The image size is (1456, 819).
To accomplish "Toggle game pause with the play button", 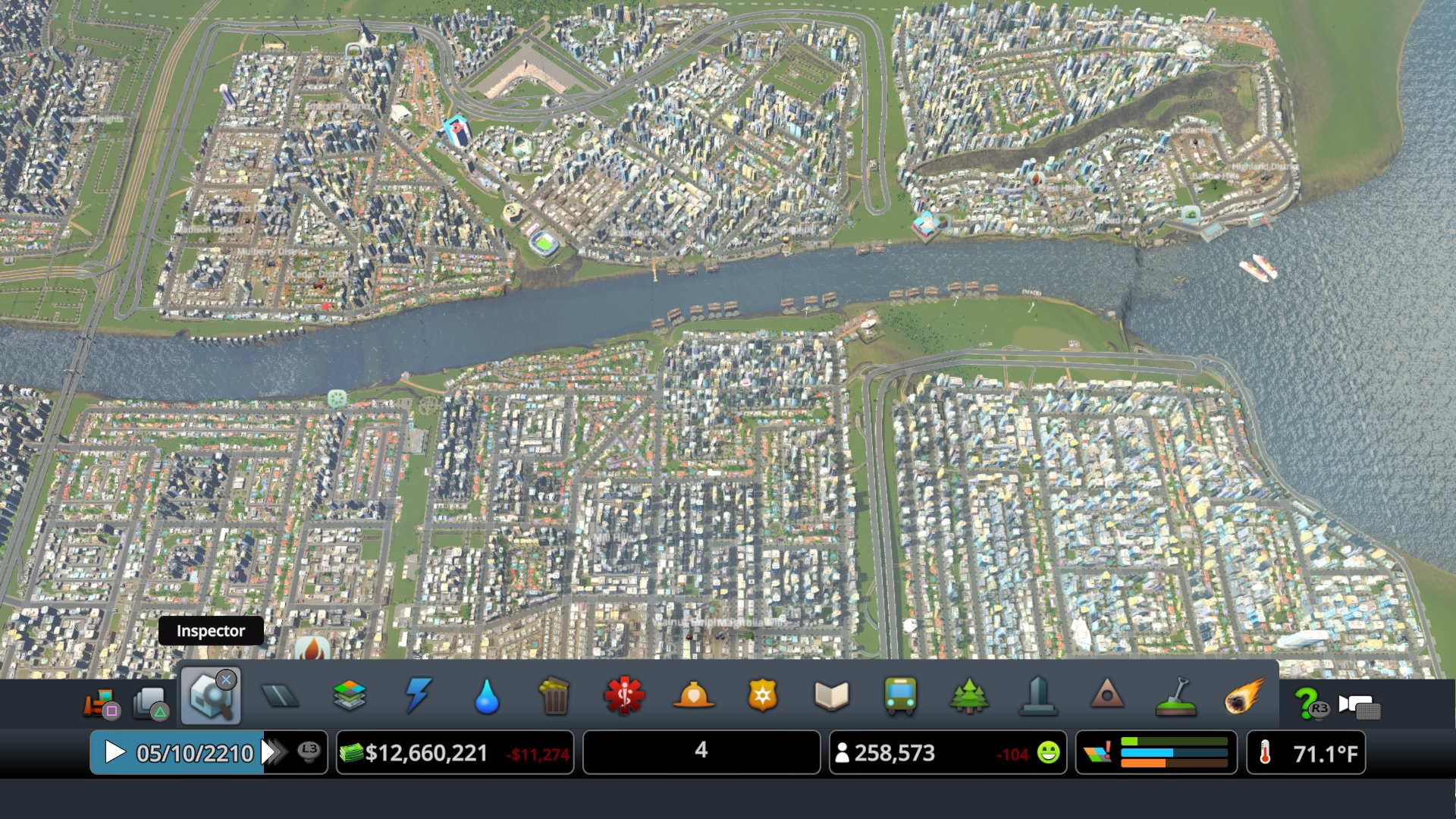I will point(115,752).
